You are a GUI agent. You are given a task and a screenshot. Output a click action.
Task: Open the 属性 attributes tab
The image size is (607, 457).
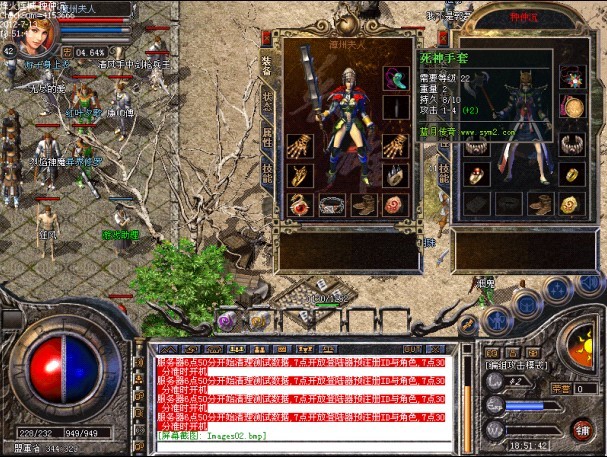click(x=267, y=135)
